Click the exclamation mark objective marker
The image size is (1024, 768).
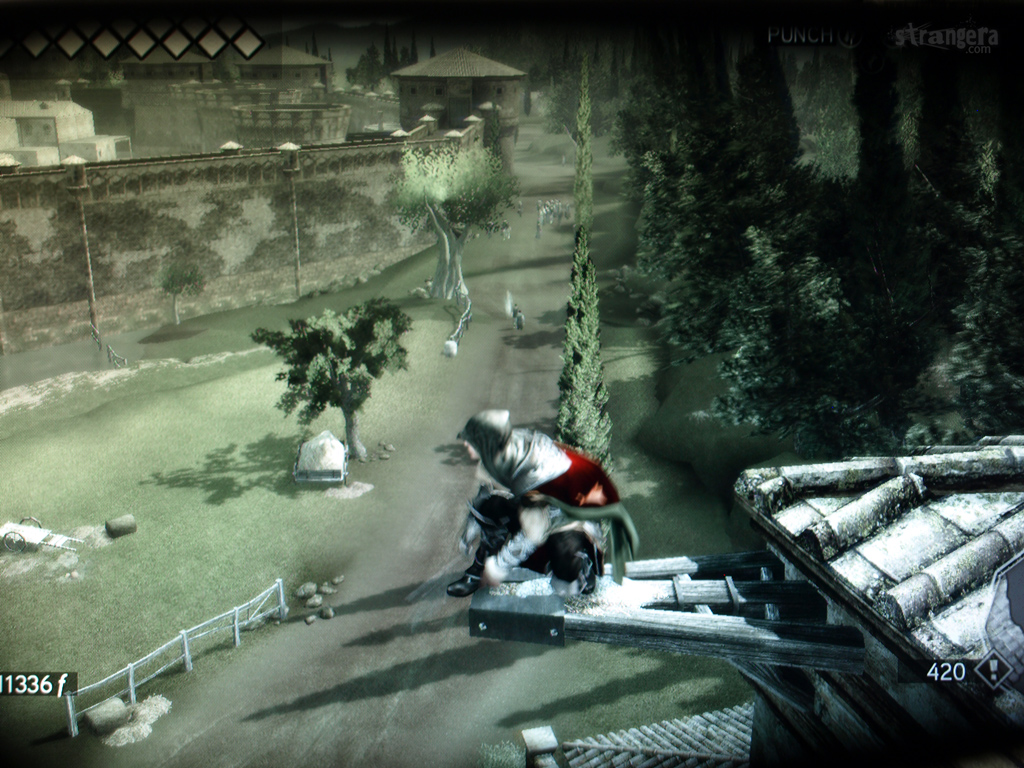pos(992,670)
